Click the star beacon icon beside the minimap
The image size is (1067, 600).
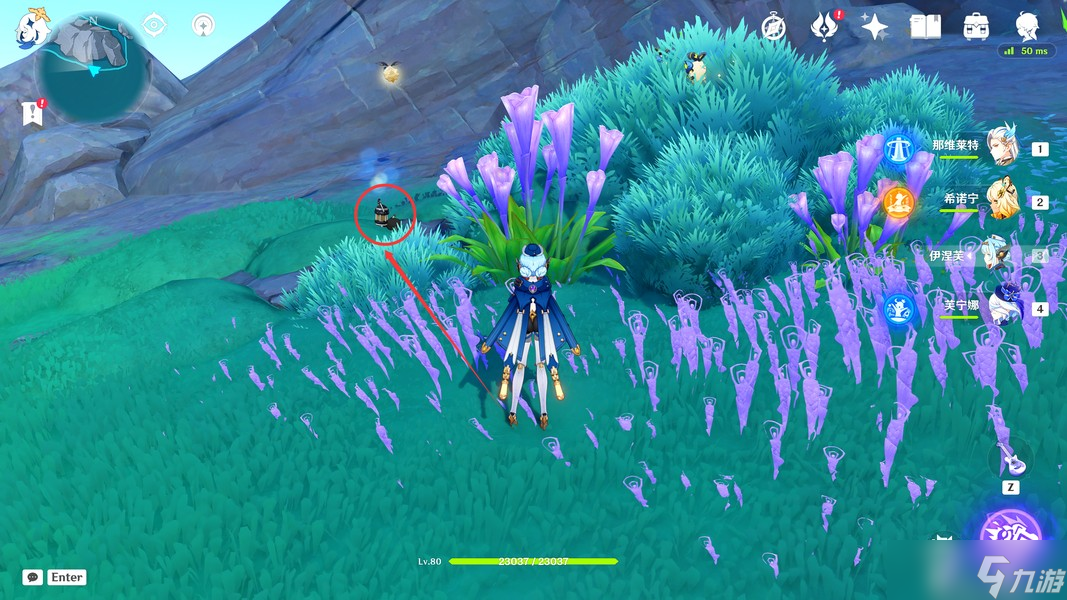(x=203, y=24)
